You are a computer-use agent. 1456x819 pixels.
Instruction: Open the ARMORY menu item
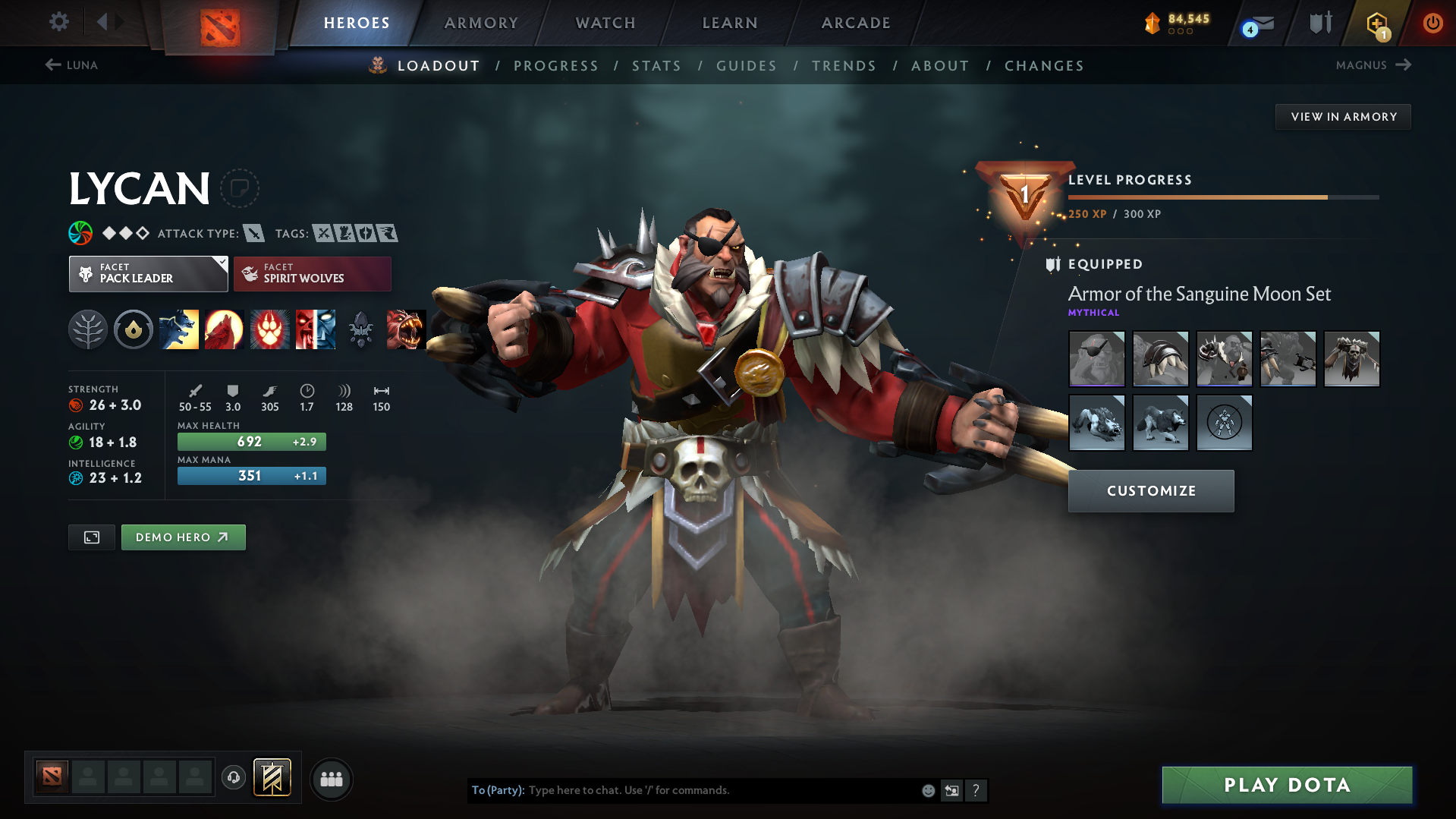pyautogui.click(x=481, y=23)
